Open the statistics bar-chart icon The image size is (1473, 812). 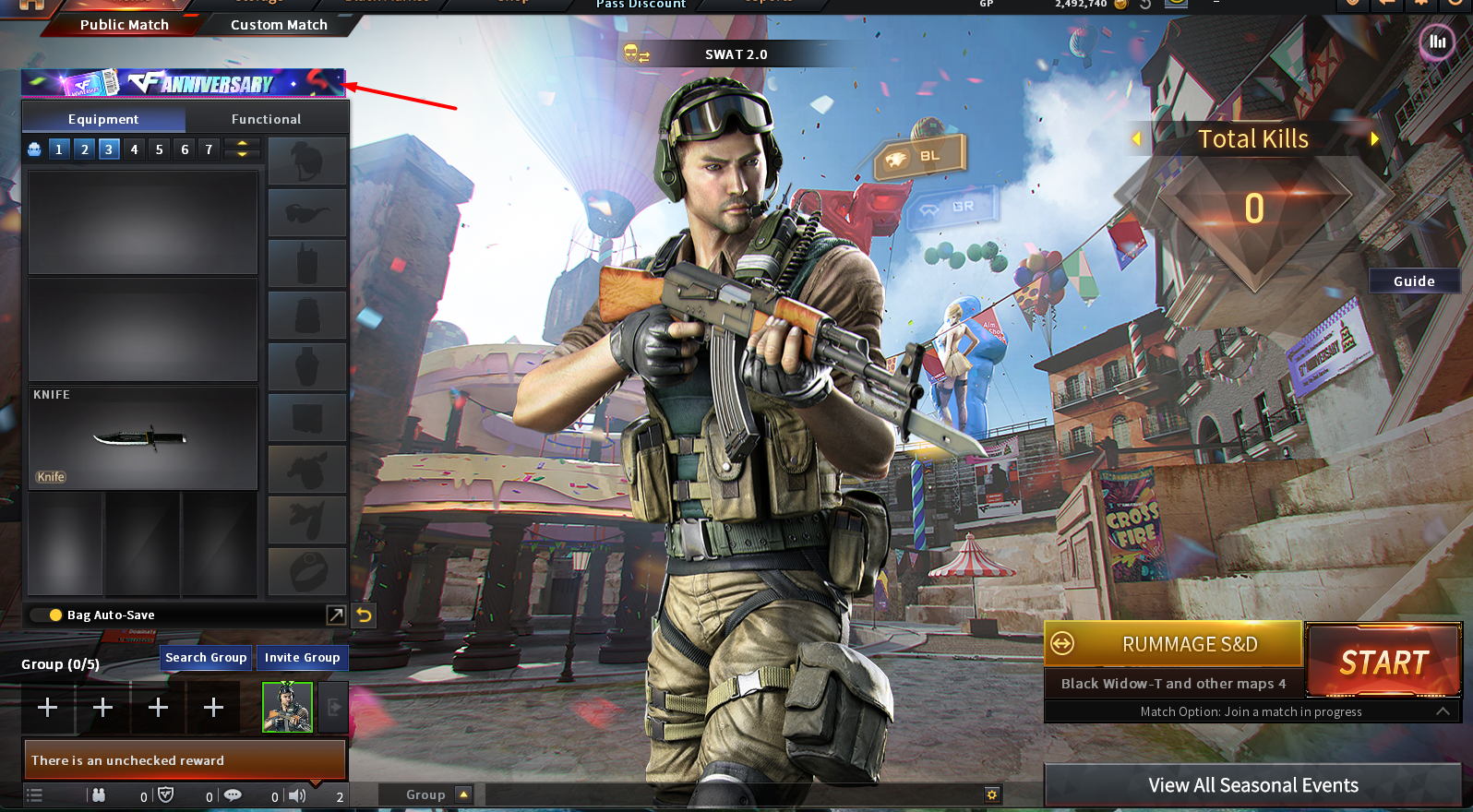[x=1437, y=42]
